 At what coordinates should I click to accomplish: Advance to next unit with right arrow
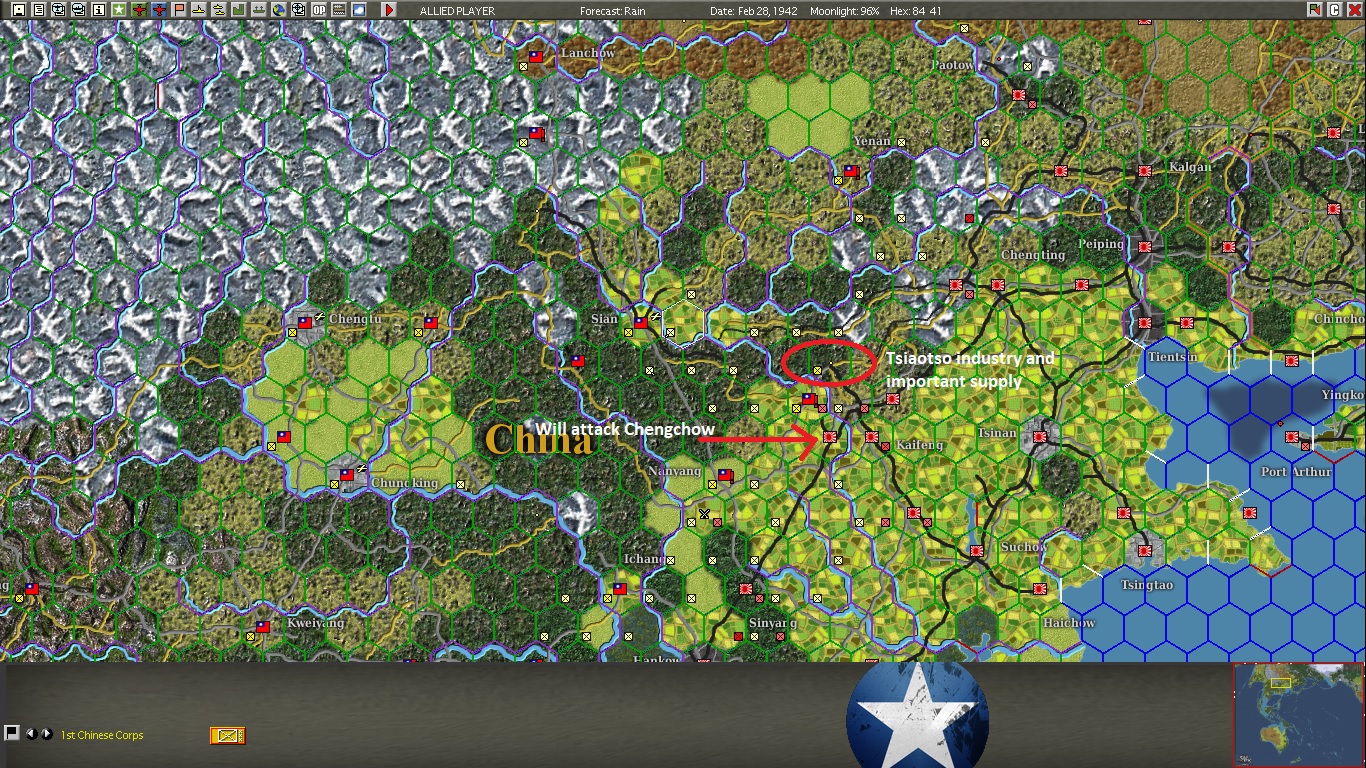coord(46,735)
